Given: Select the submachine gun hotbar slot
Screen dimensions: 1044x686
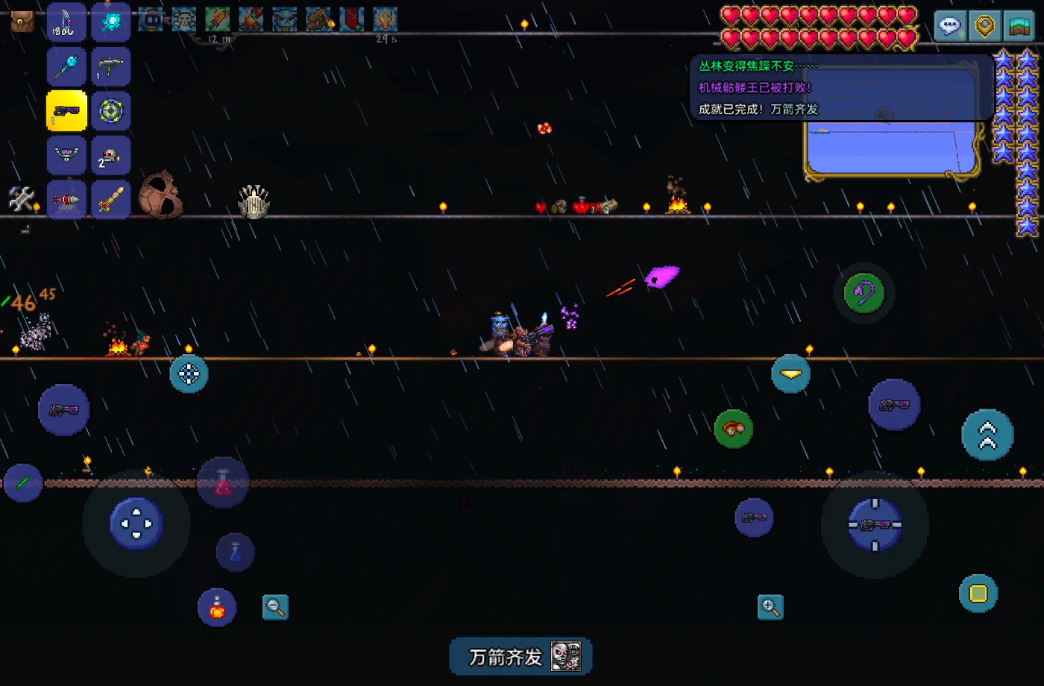Looking at the screenshot, I should click(111, 68).
